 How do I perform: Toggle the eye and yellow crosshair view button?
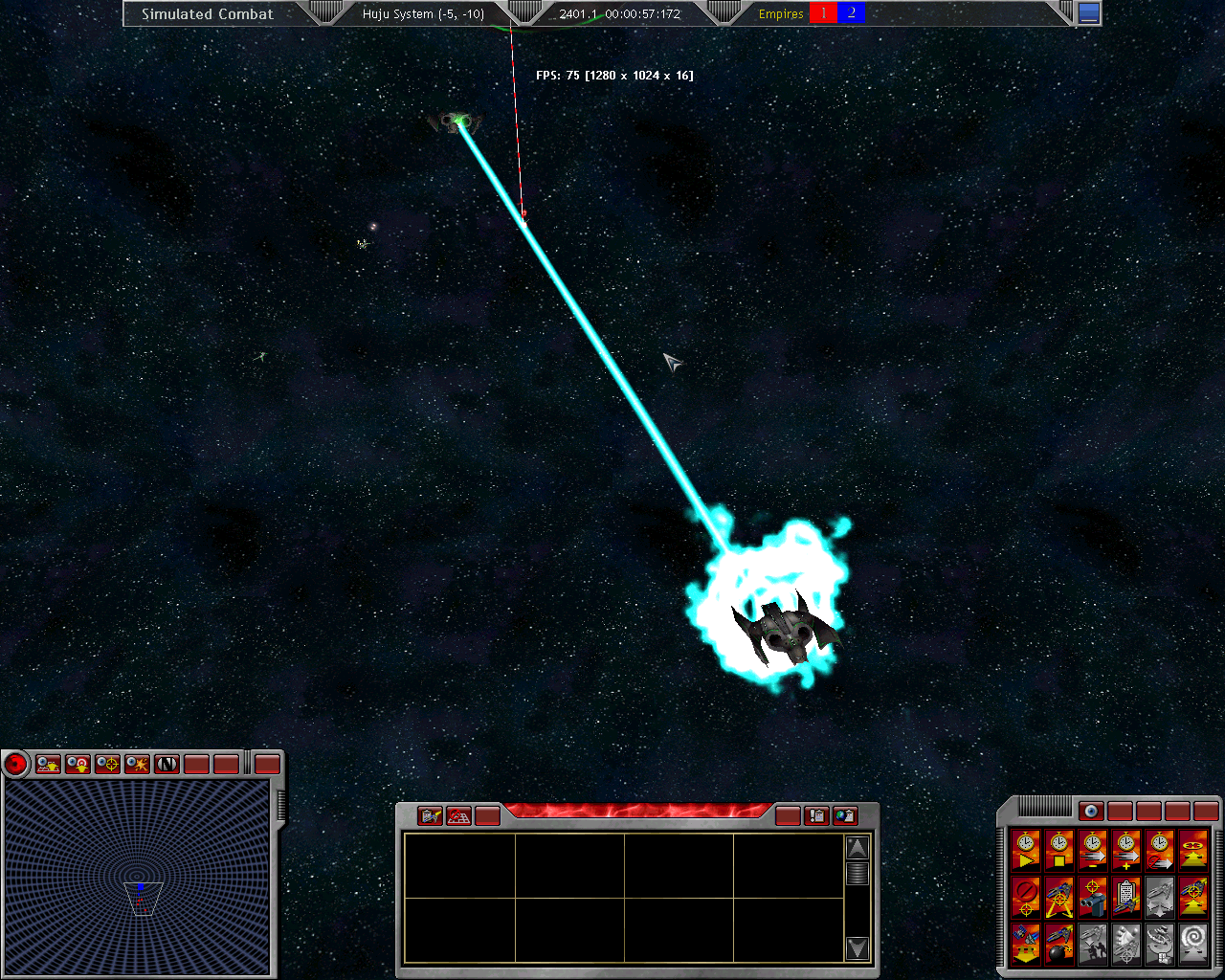(x=107, y=764)
